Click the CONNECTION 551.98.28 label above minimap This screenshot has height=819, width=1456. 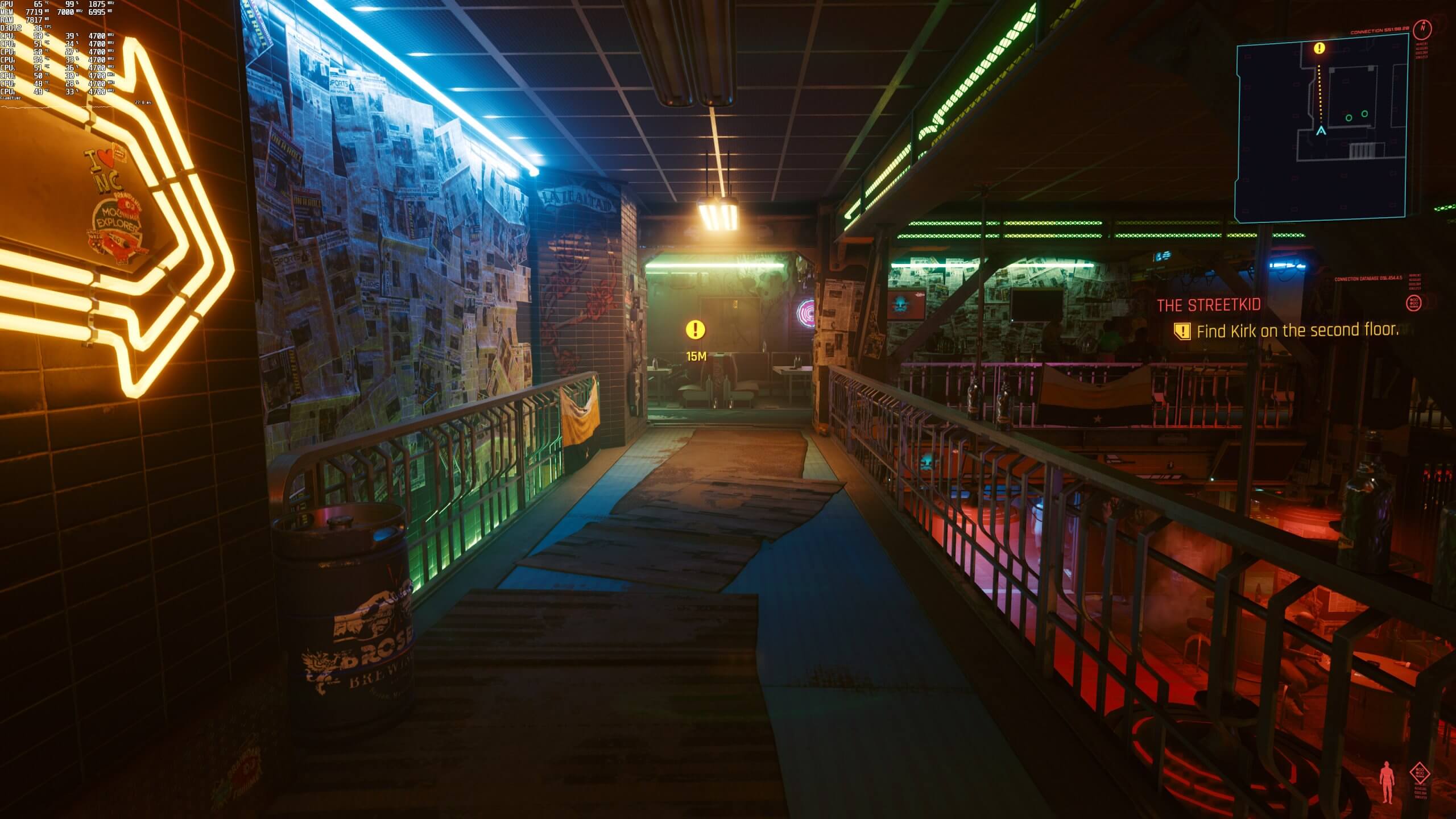tap(1380, 31)
